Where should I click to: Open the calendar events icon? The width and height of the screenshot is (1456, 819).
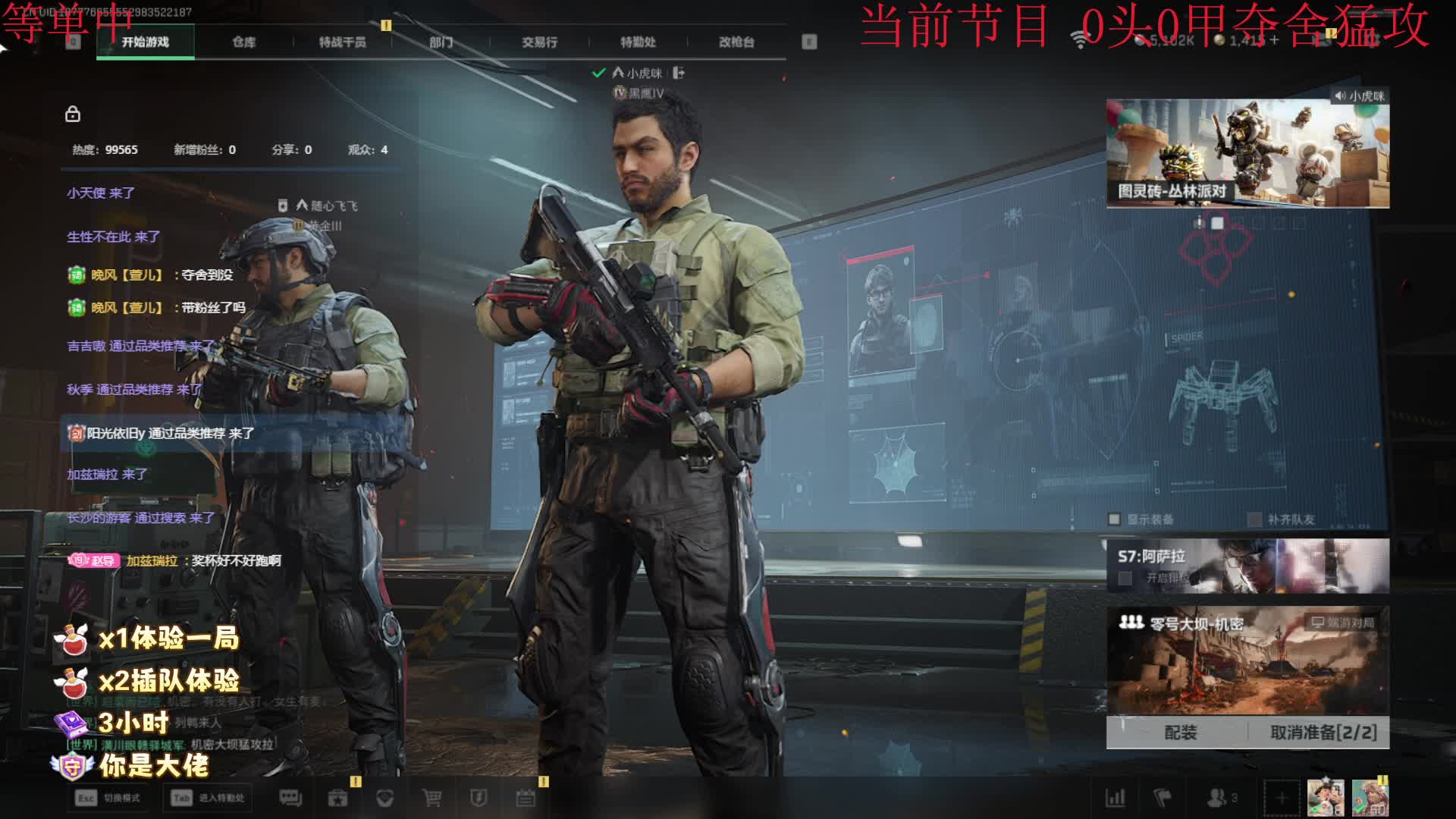pyautogui.click(x=526, y=798)
